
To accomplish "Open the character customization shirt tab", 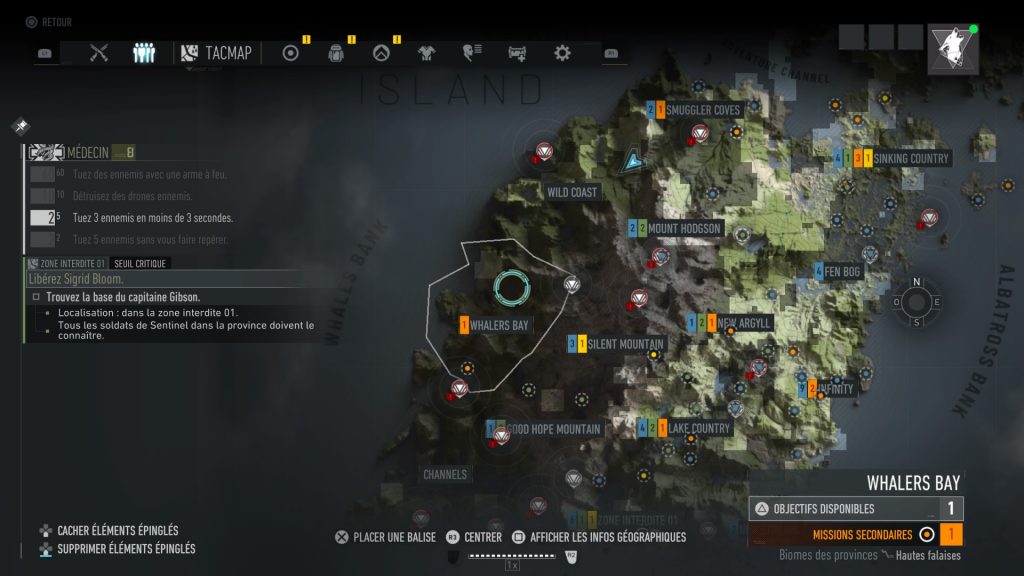I will point(426,53).
